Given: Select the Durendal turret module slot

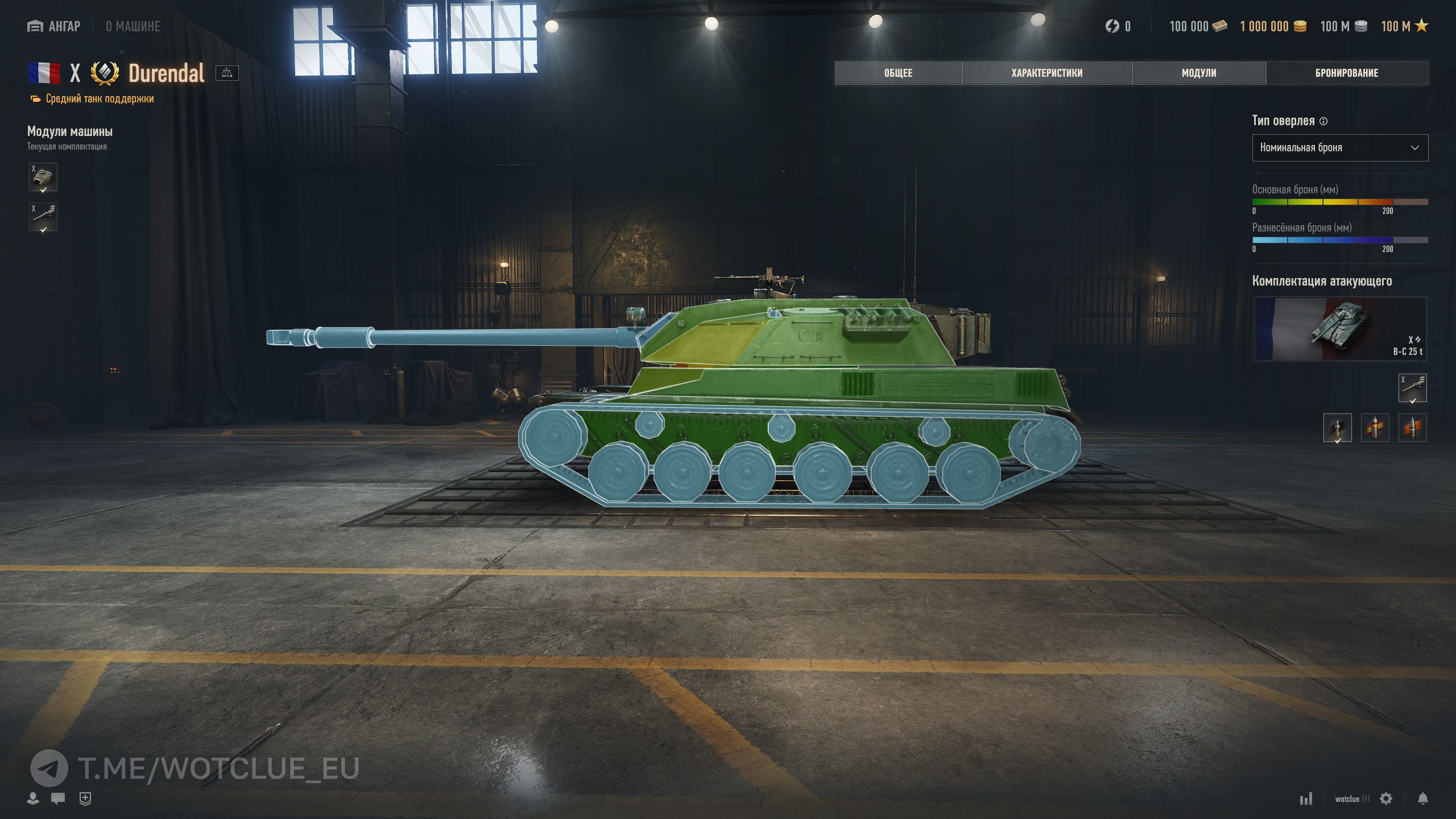Looking at the screenshot, I should point(43,177).
